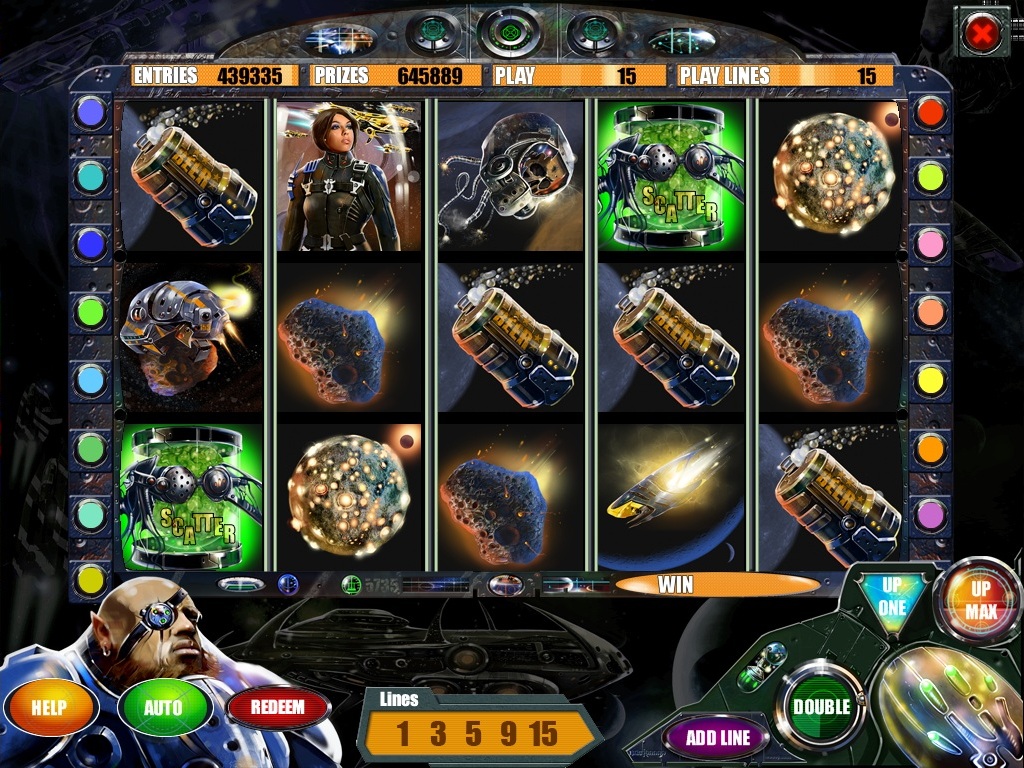Choose 15 lines in the Lines panel
The height and width of the screenshot is (768, 1024).
pyautogui.click(x=544, y=734)
